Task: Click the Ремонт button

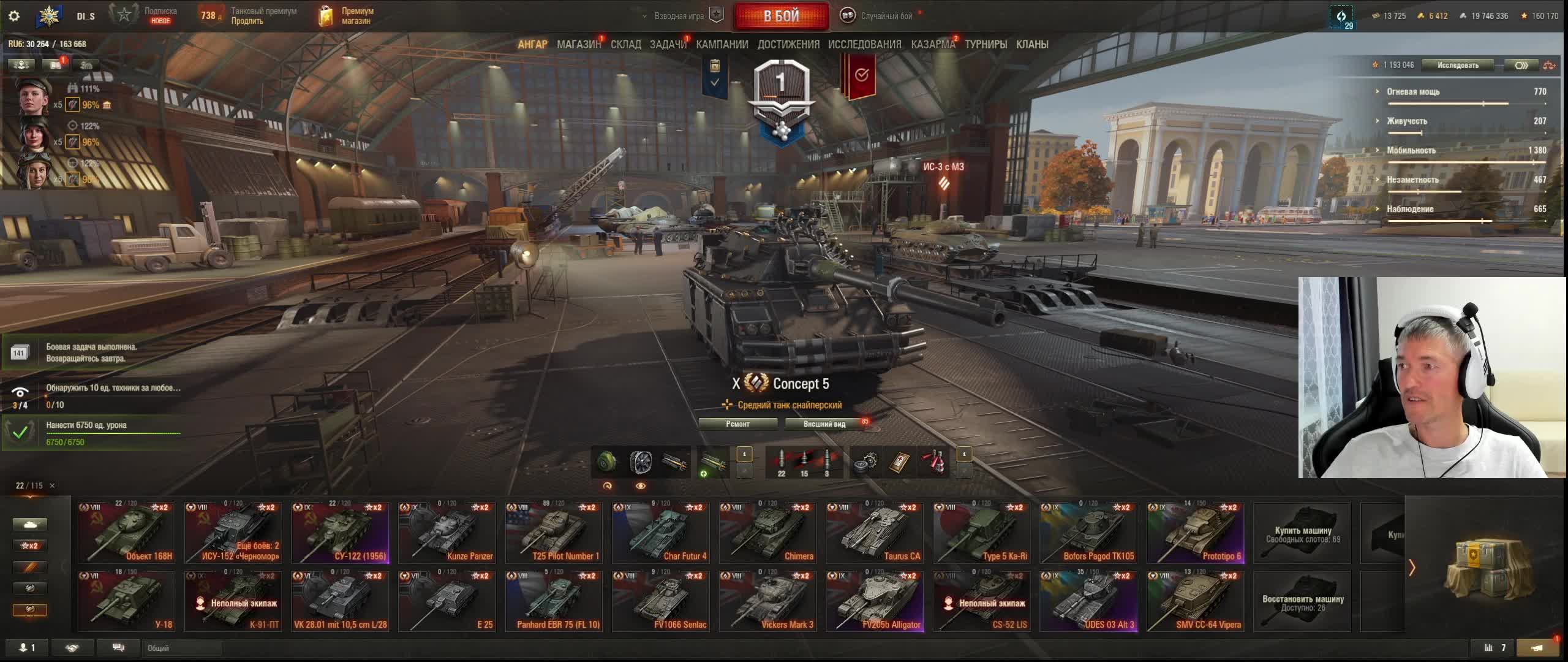Action: coord(737,424)
